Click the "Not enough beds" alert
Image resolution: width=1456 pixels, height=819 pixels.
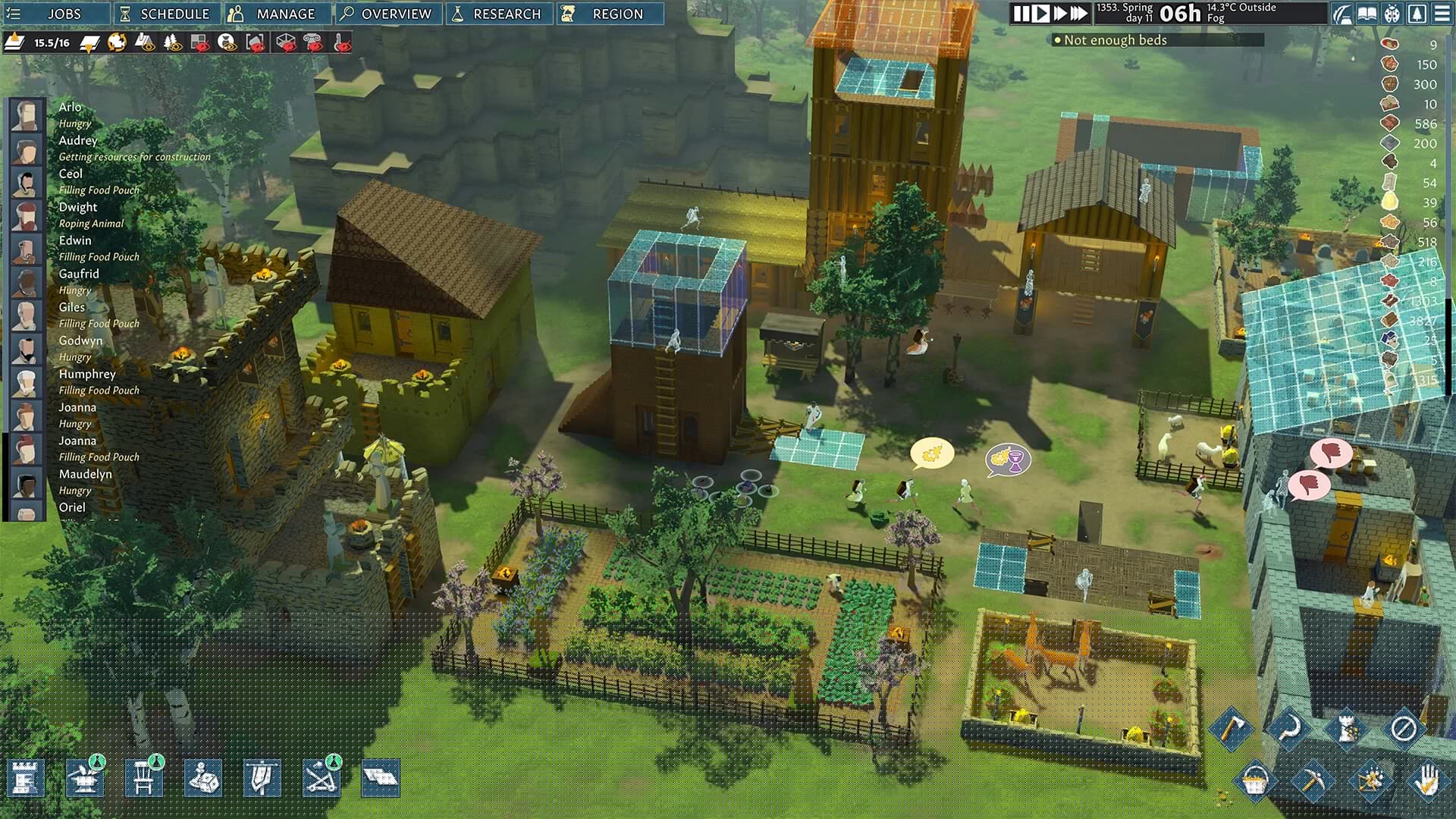1115,40
